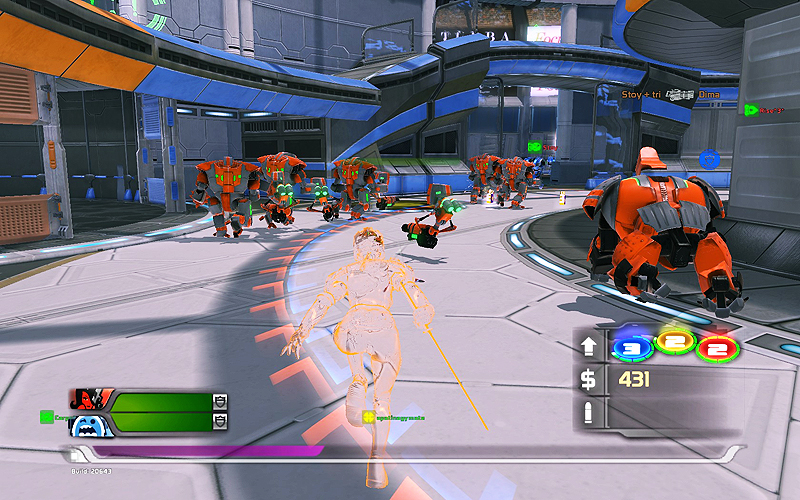Click the bullet ammo icon
This screenshot has height=500, width=800.
pos(589,411)
